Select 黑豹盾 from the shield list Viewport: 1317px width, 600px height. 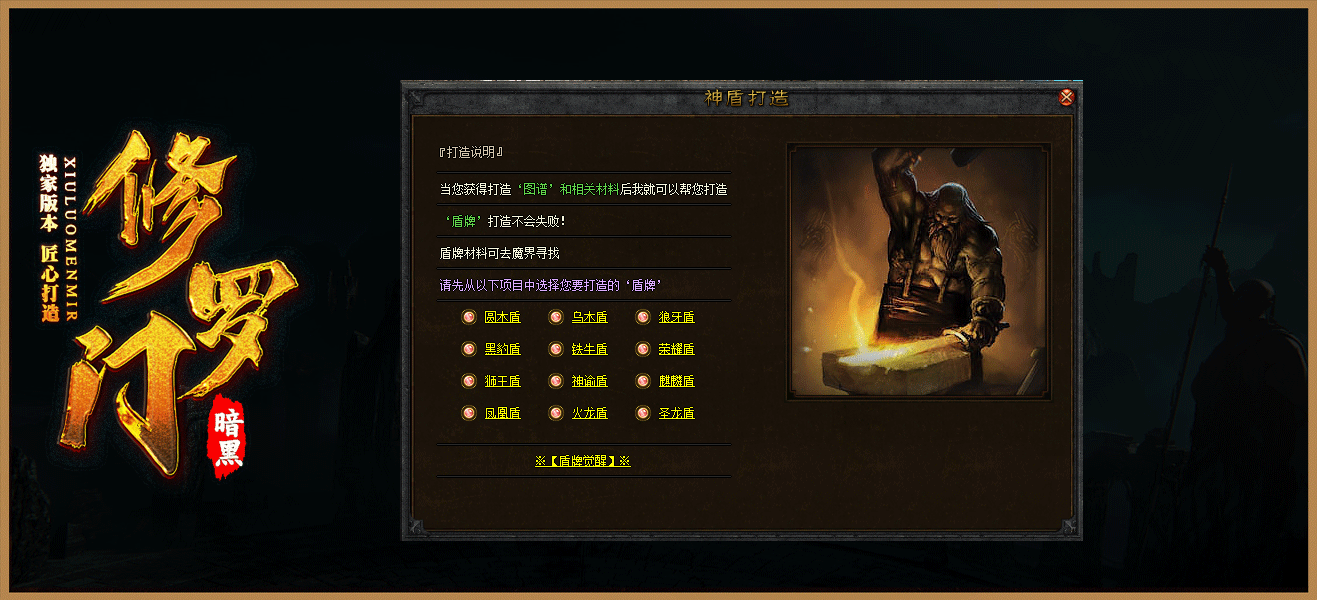point(502,350)
